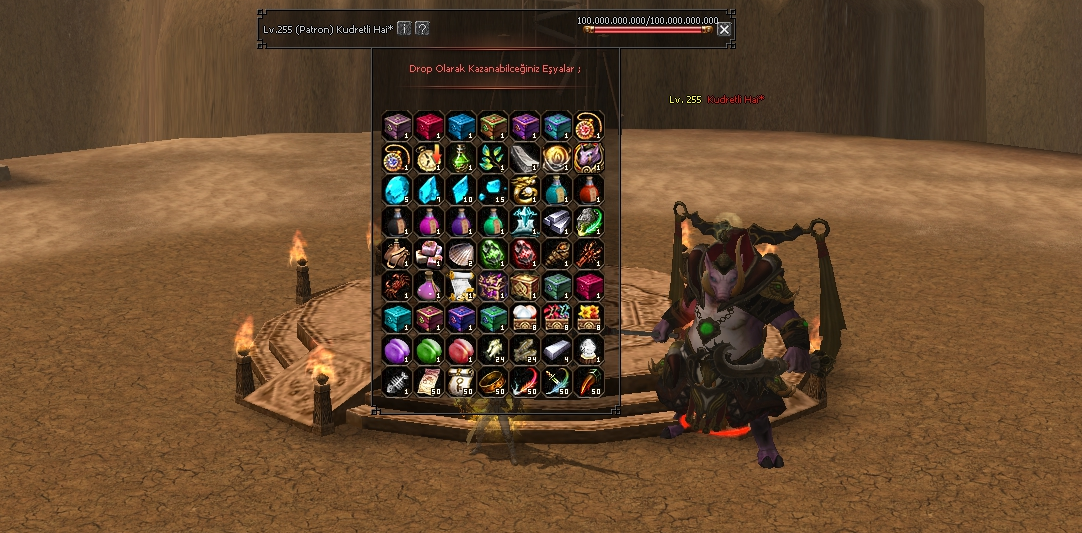Select the golden dragon coil item
Screen dimensions: 1082x533
pyautogui.click(x=525, y=189)
